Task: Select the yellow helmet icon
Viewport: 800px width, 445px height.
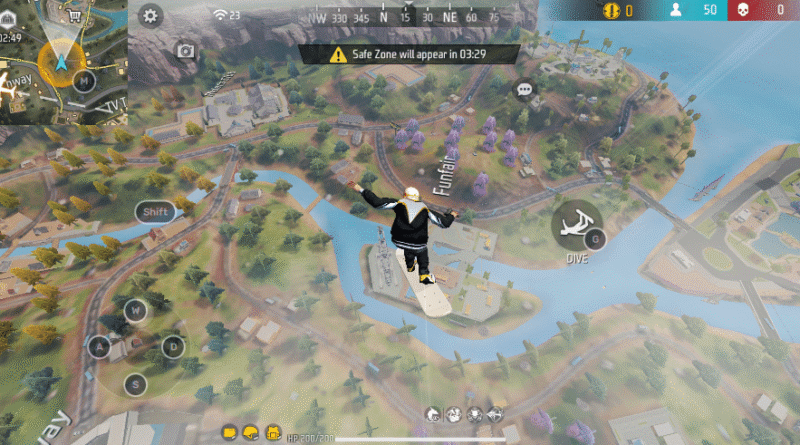Action: [x=249, y=431]
